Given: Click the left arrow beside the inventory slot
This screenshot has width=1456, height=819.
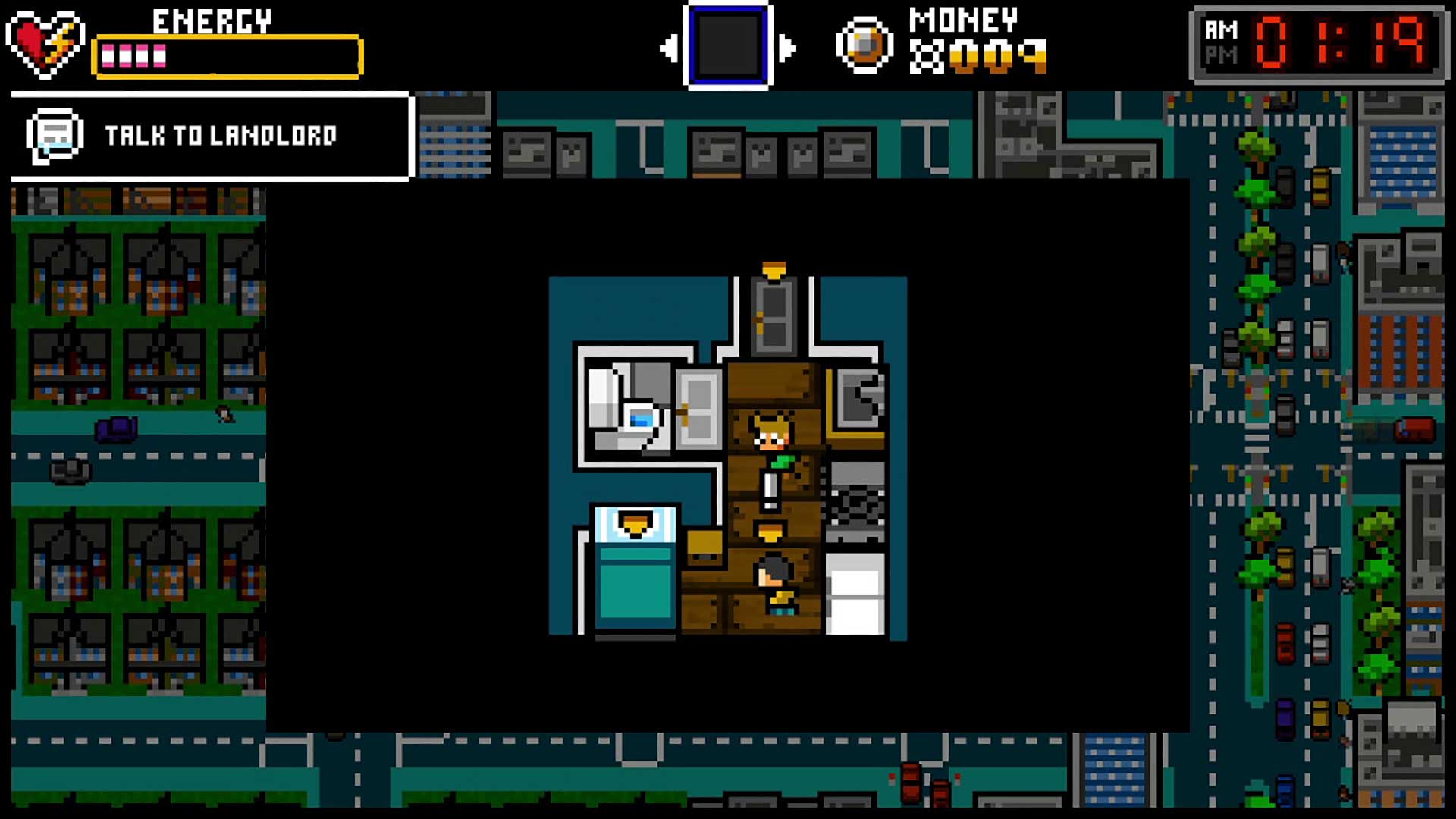Looking at the screenshot, I should pyautogui.click(x=670, y=45).
